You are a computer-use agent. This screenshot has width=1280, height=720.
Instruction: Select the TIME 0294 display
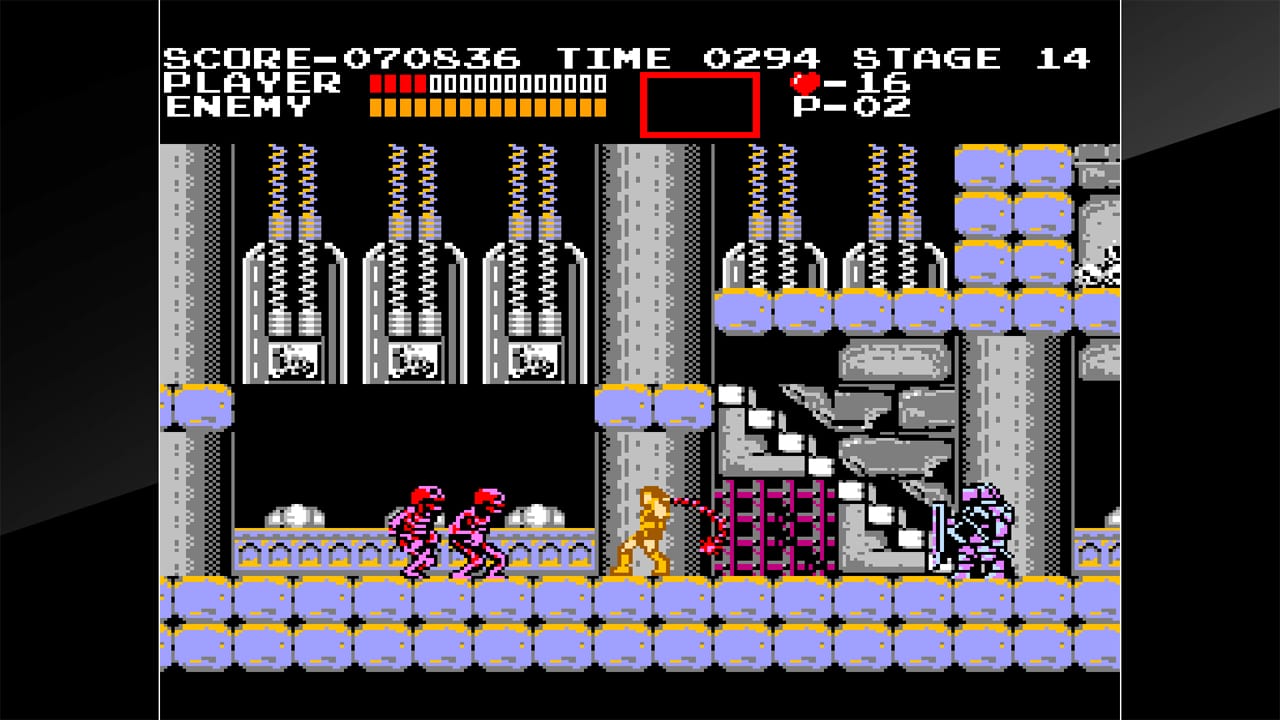point(690,58)
